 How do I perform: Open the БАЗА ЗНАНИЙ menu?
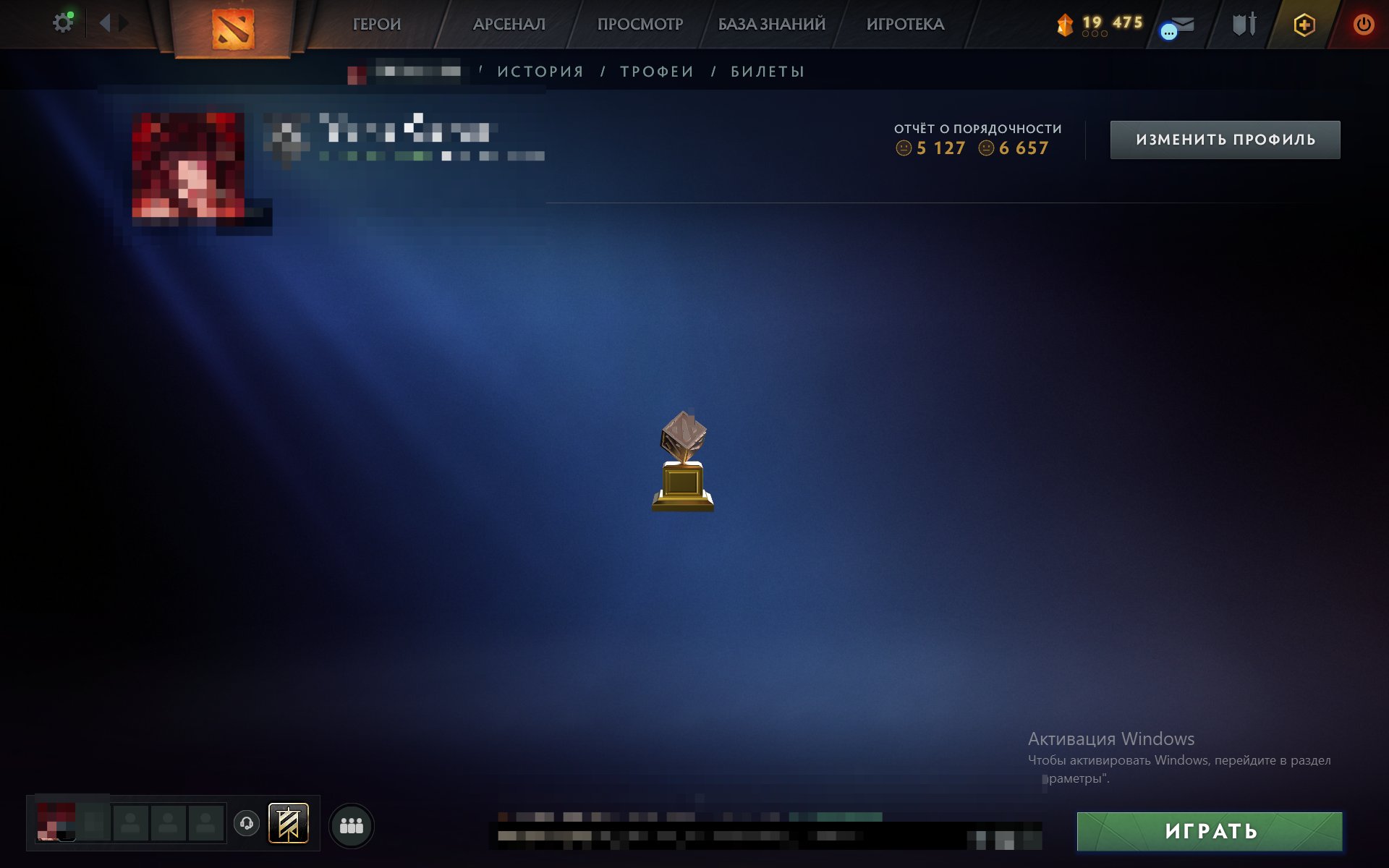(x=770, y=24)
